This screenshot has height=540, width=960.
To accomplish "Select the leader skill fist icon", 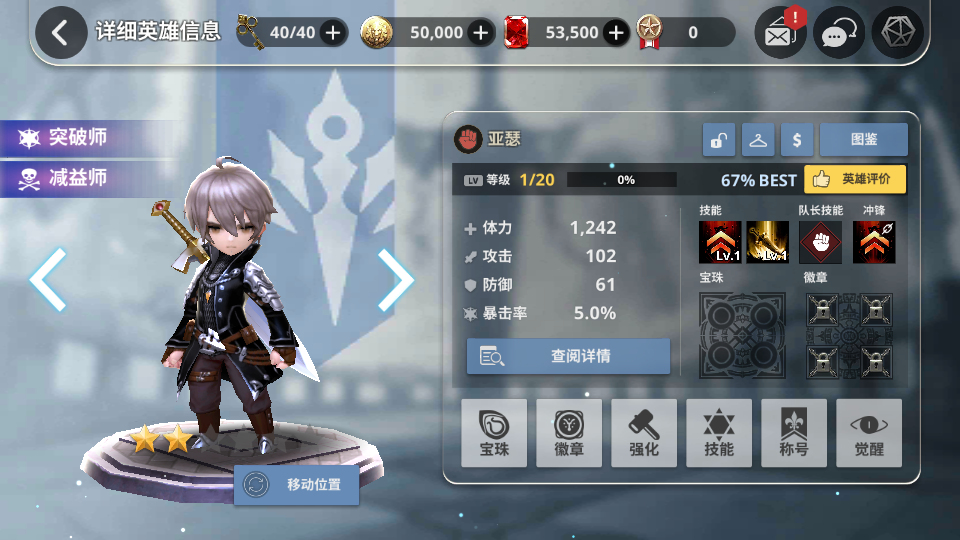I will (820, 243).
